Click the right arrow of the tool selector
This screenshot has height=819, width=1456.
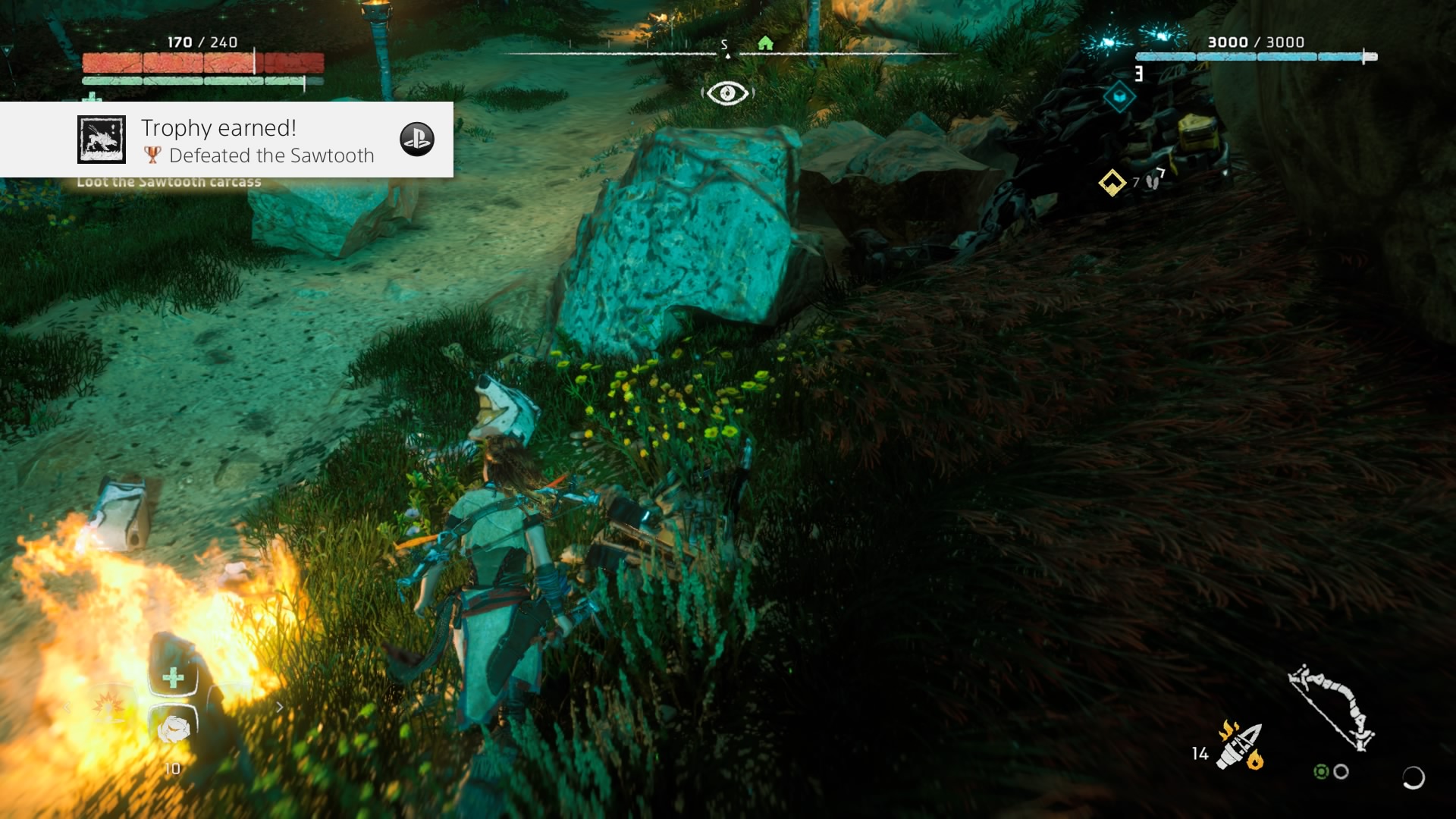(x=280, y=708)
